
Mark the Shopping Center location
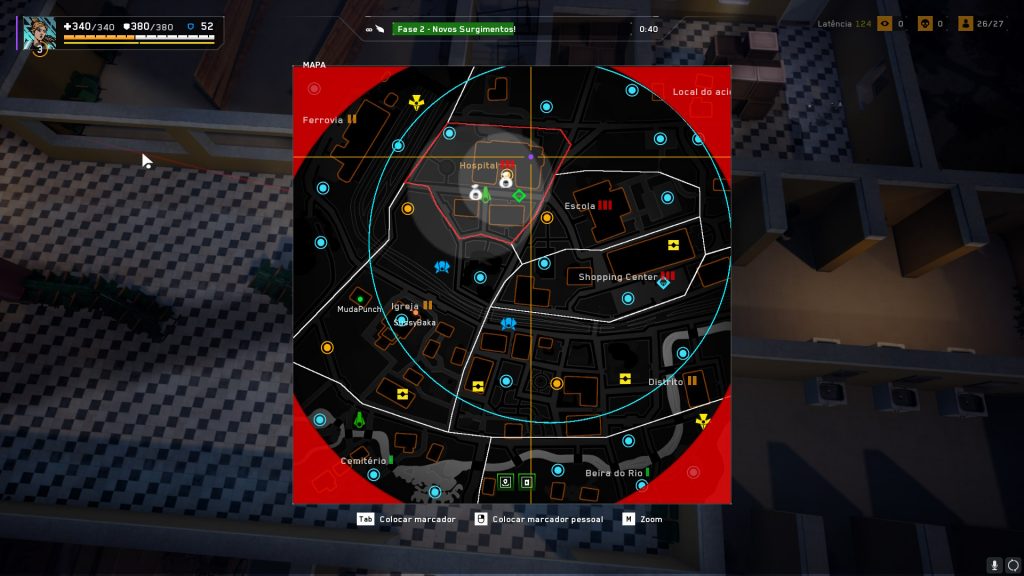(617, 277)
